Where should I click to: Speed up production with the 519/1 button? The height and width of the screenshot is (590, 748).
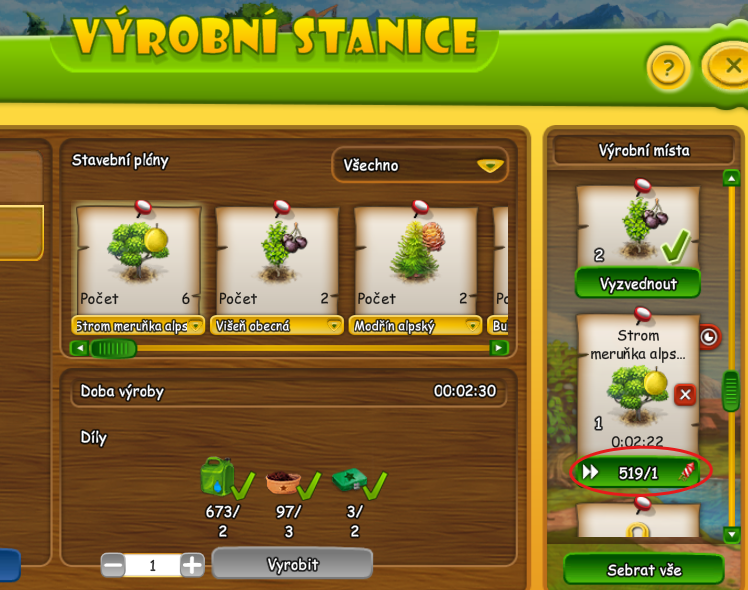(637, 472)
